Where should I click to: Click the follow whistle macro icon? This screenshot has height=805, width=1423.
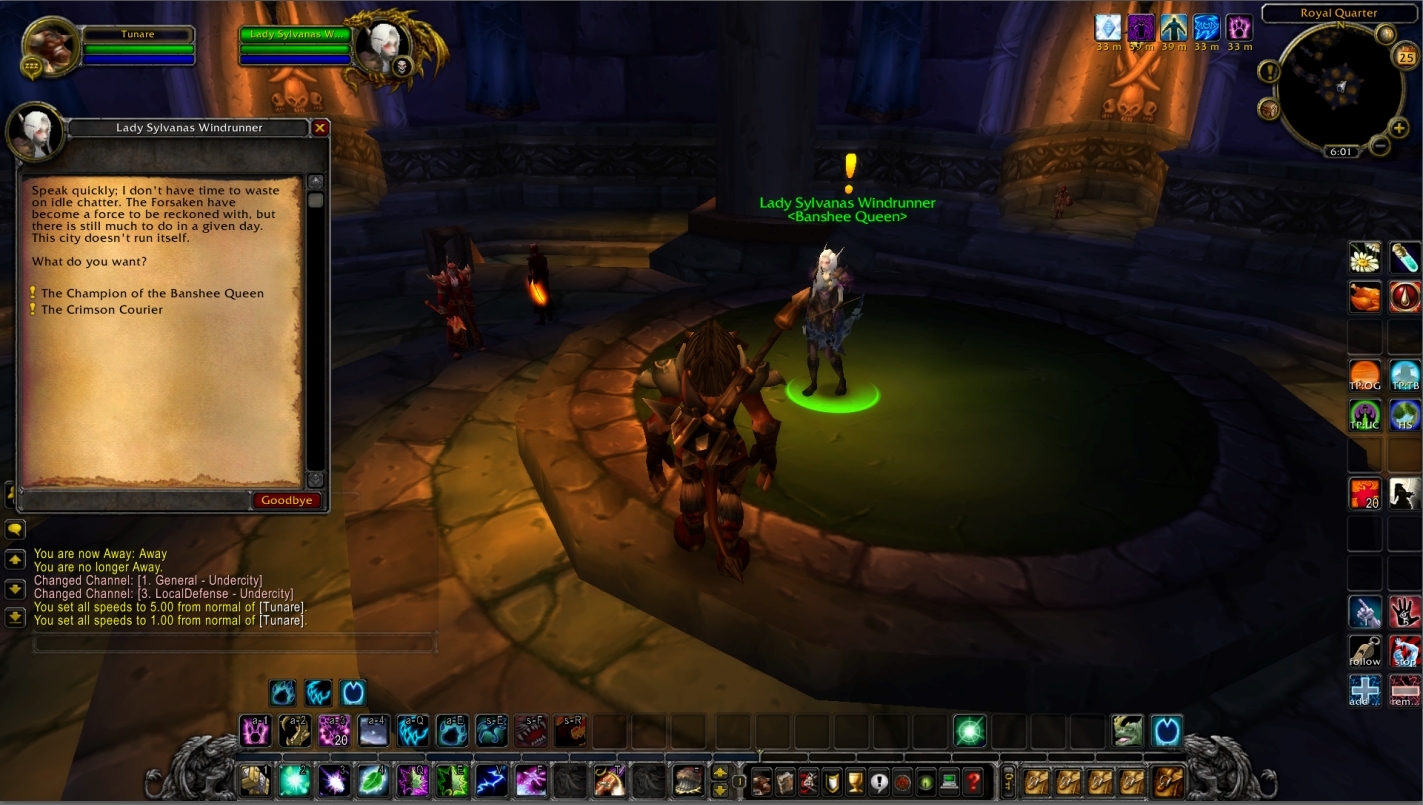1365,650
